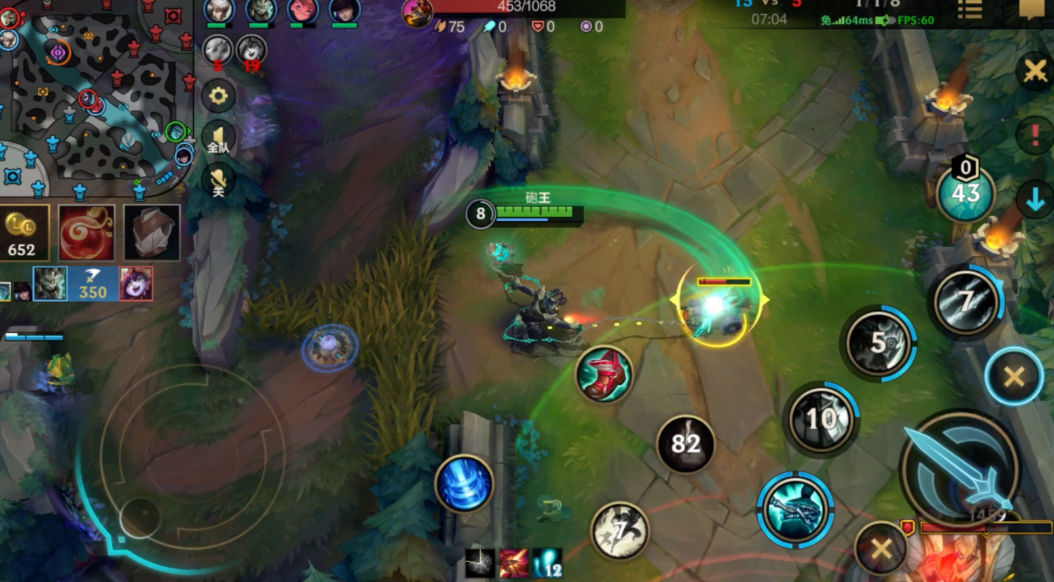Toggle the muted microphone button
The width and height of the screenshot is (1054, 582).
(218, 180)
